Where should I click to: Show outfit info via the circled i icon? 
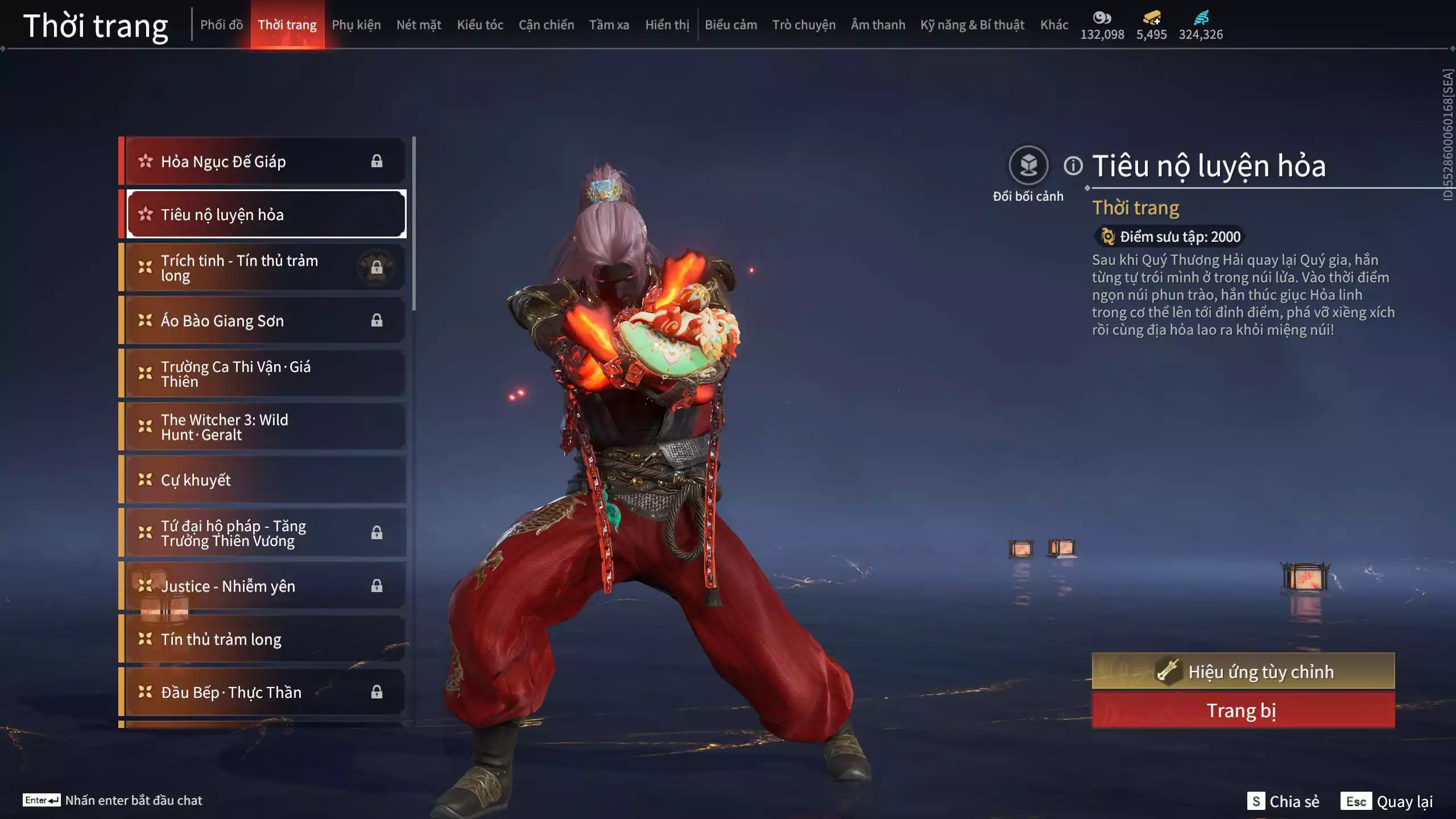pos(1073,166)
